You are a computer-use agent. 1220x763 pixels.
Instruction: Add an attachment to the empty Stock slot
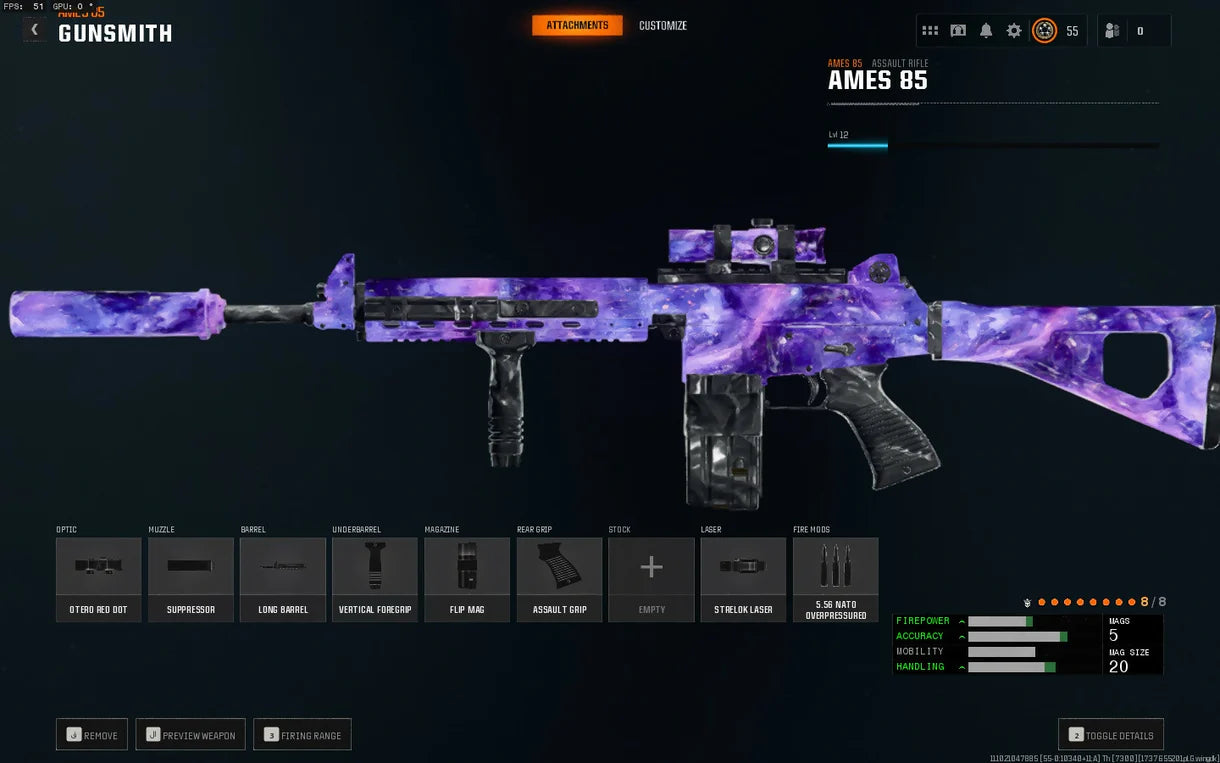coord(651,579)
